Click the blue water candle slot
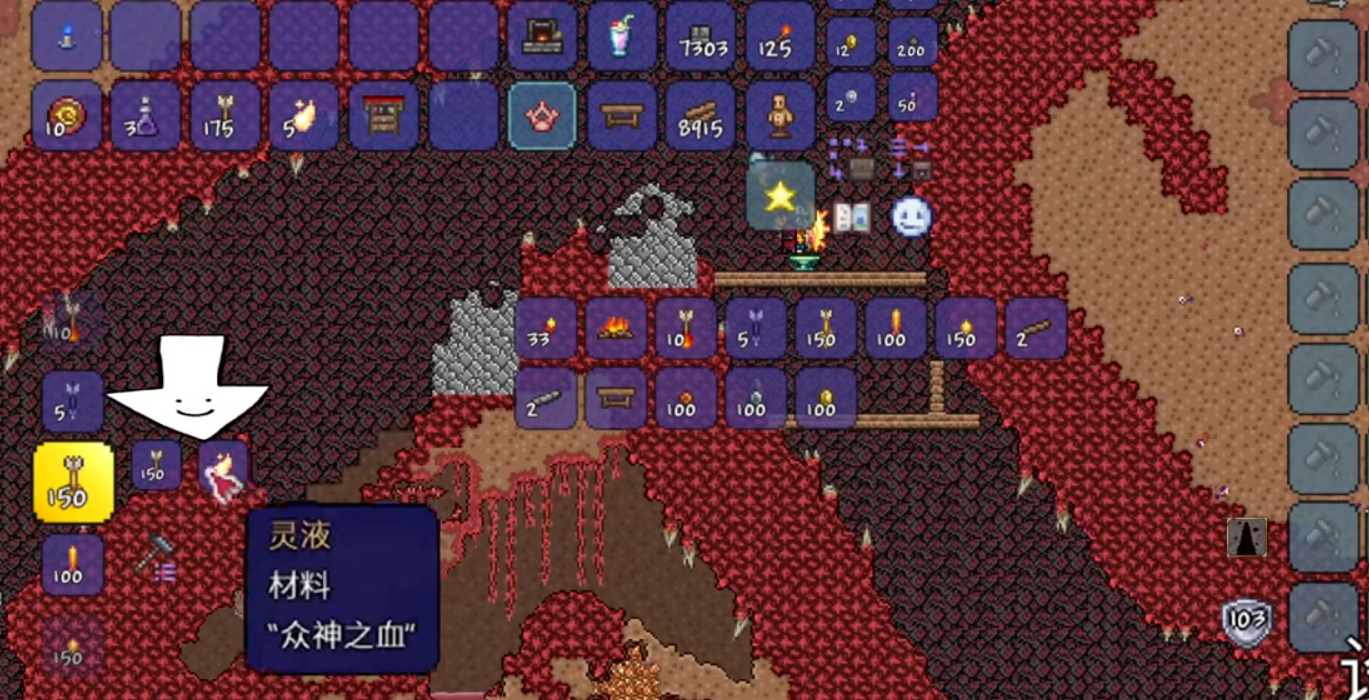The height and width of the screenshot is (700, 1369). 67,37
